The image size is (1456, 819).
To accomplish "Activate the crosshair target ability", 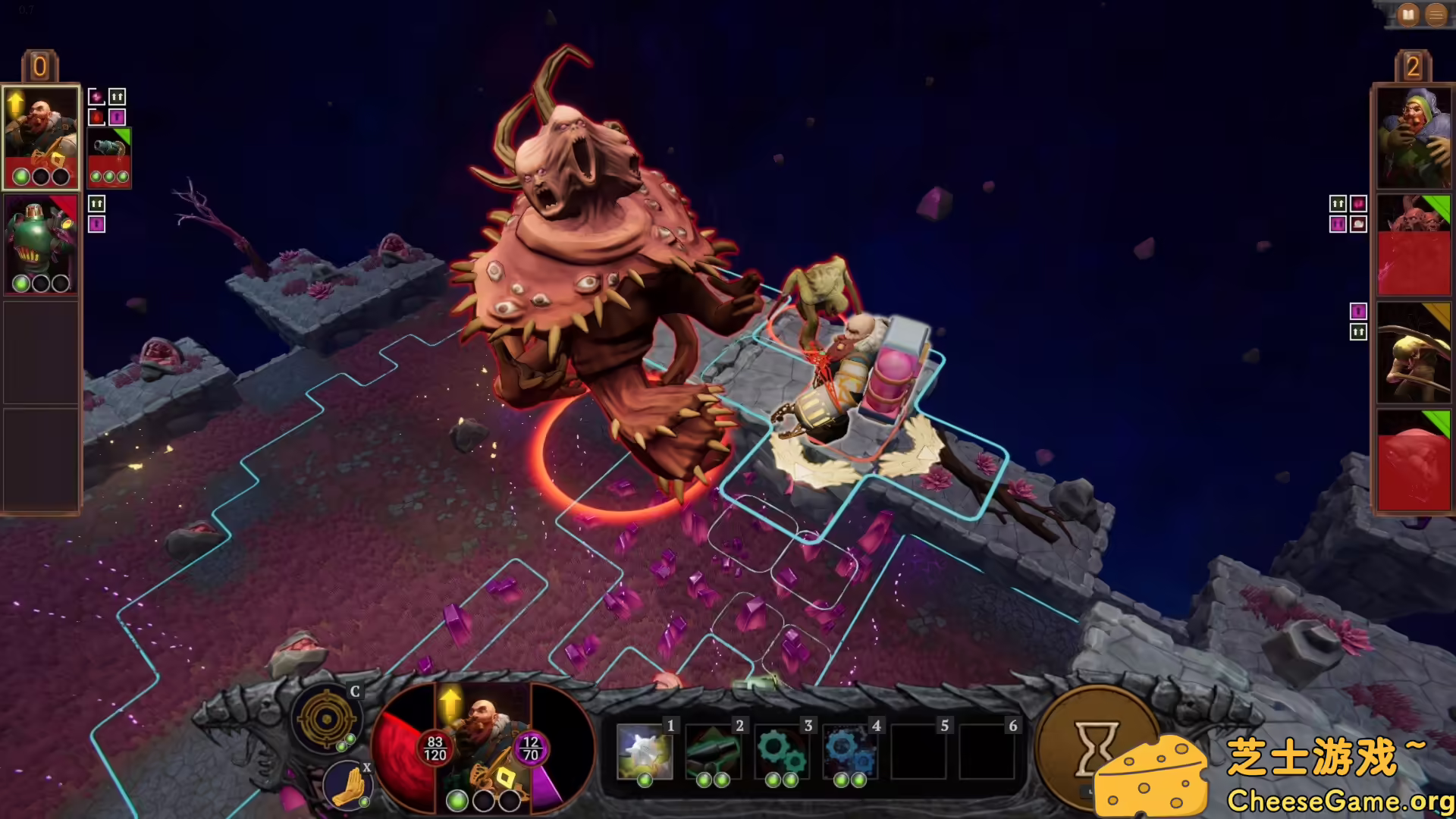I will (326, 718).
